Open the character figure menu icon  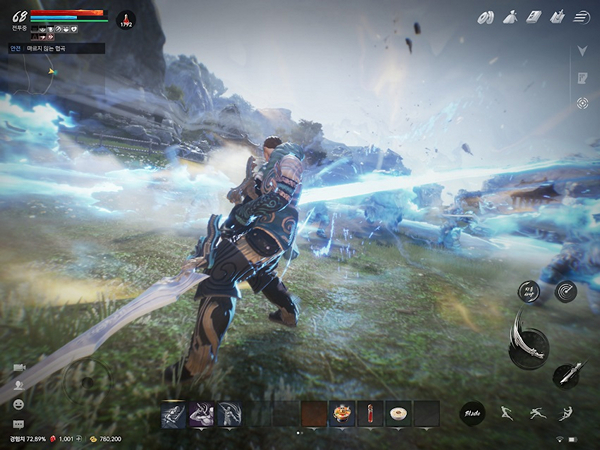coord(511,16)
